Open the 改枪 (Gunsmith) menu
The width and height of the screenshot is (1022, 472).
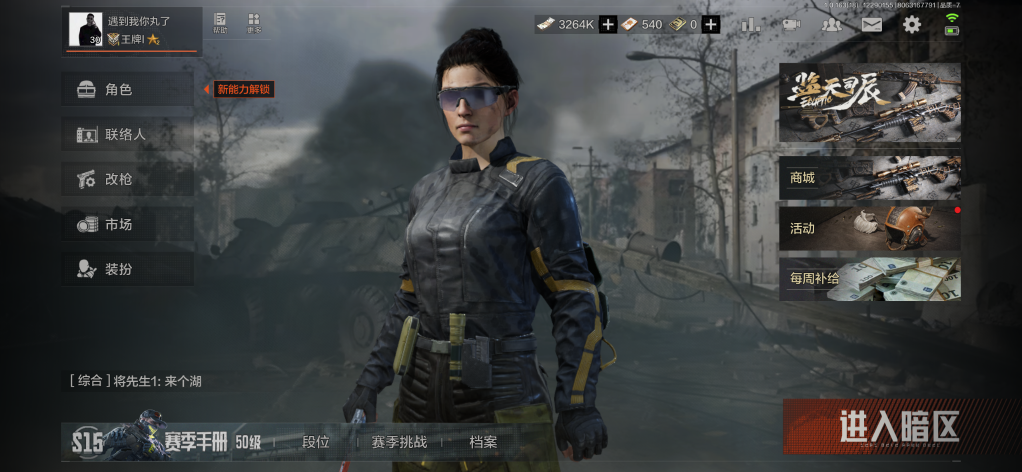click(x=127, y=179)
